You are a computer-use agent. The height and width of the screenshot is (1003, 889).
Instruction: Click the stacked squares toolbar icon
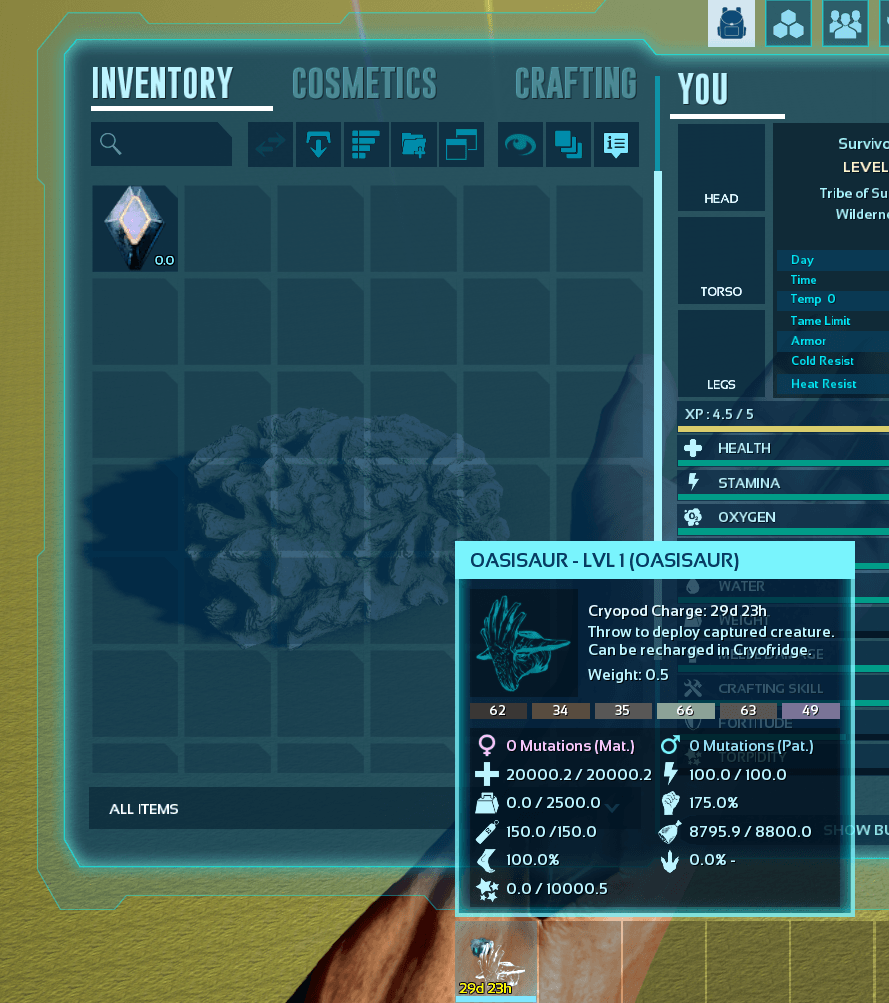pos(568,145)
